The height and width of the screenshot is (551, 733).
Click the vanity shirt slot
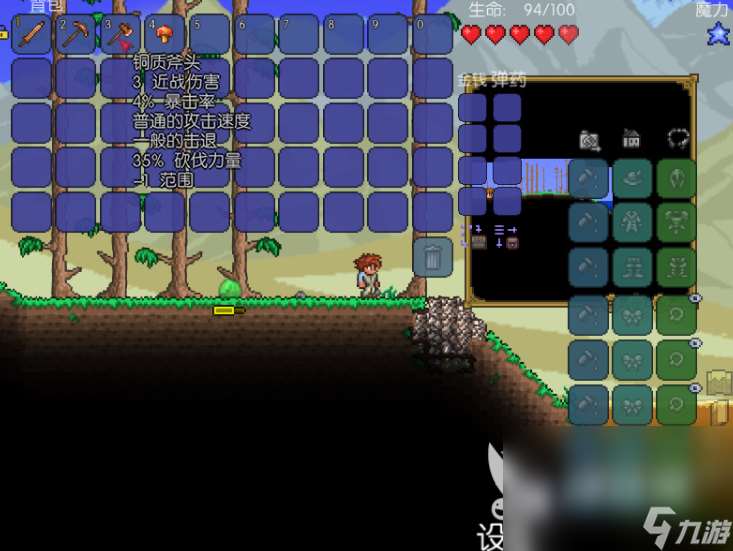click(632, 222)
